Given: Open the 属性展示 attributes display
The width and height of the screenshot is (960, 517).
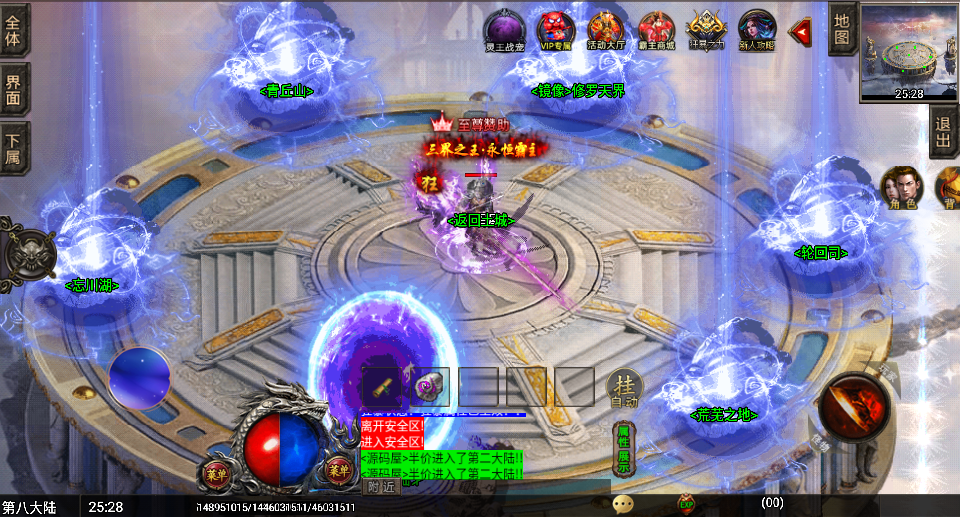Looking at the screenshot, I should pyautogui.click(x=623, y=449).
